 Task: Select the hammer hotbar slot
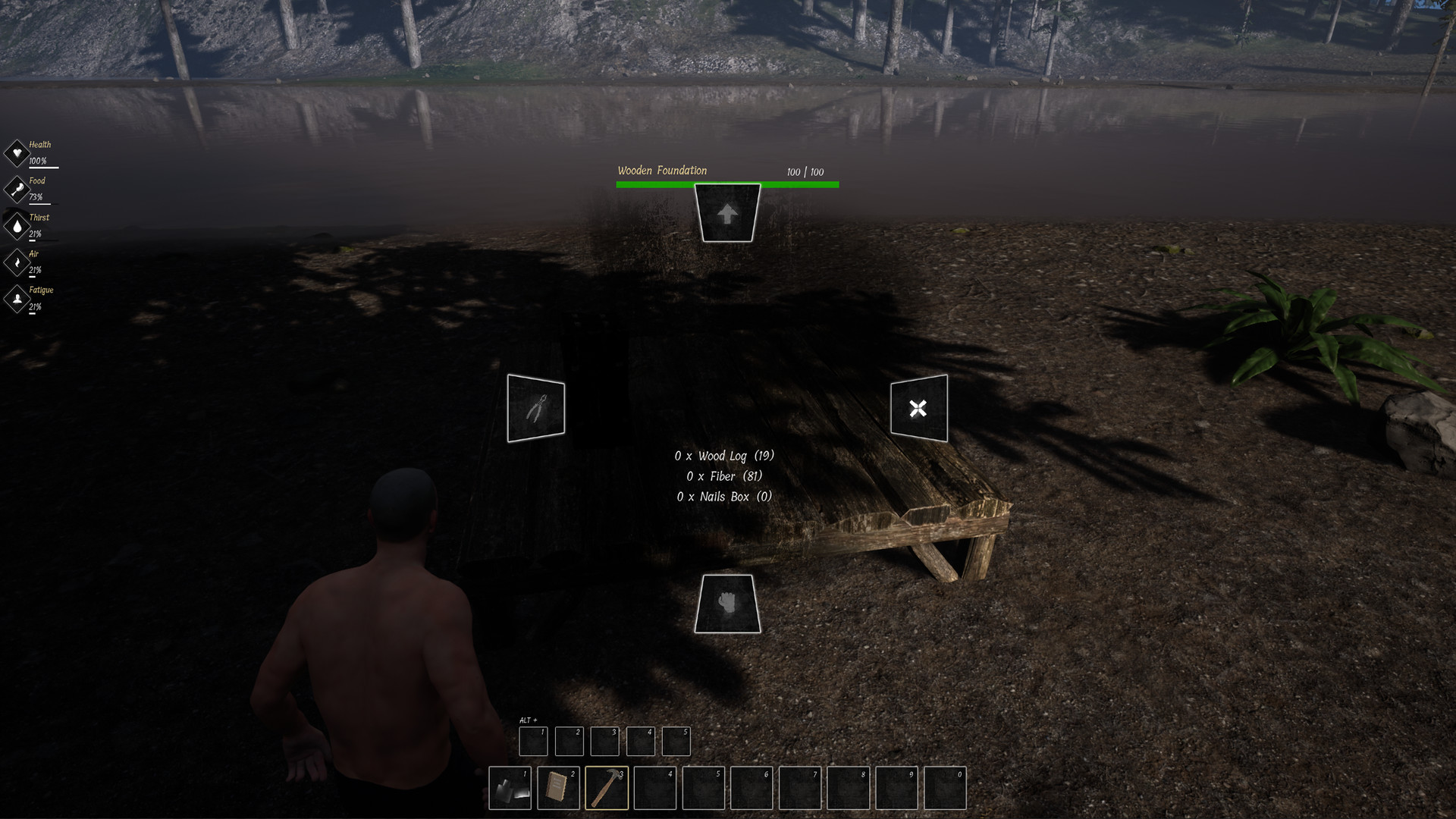click(607, 788)
